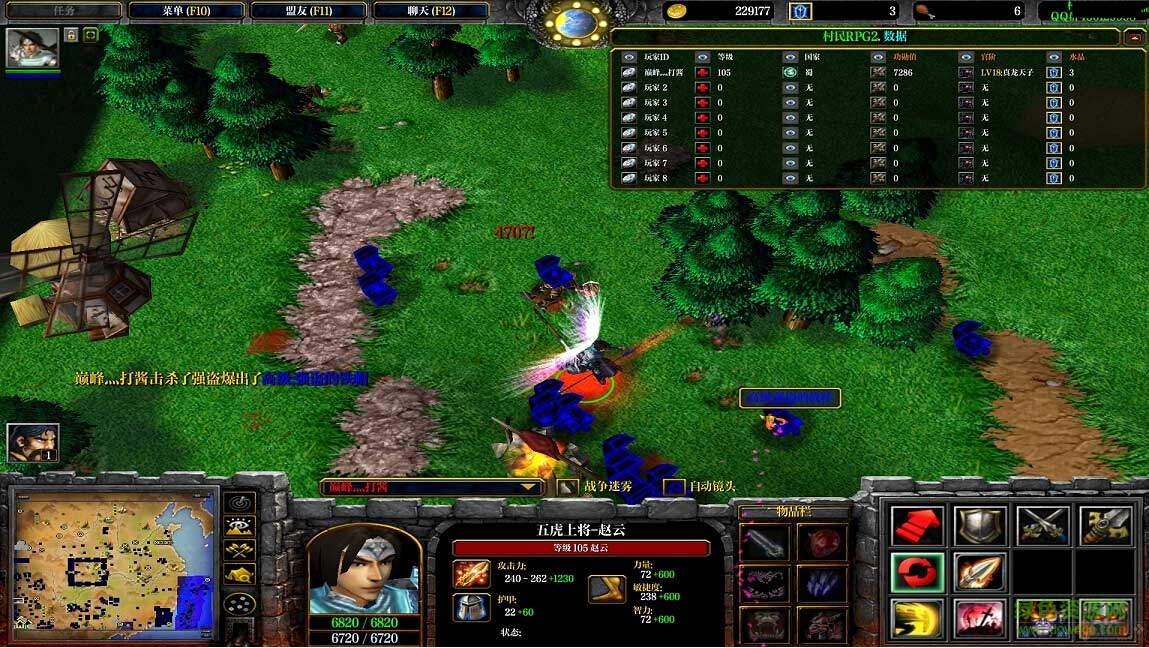
Task: Select the bearded ally hero portrait
Action: point(32,443)
